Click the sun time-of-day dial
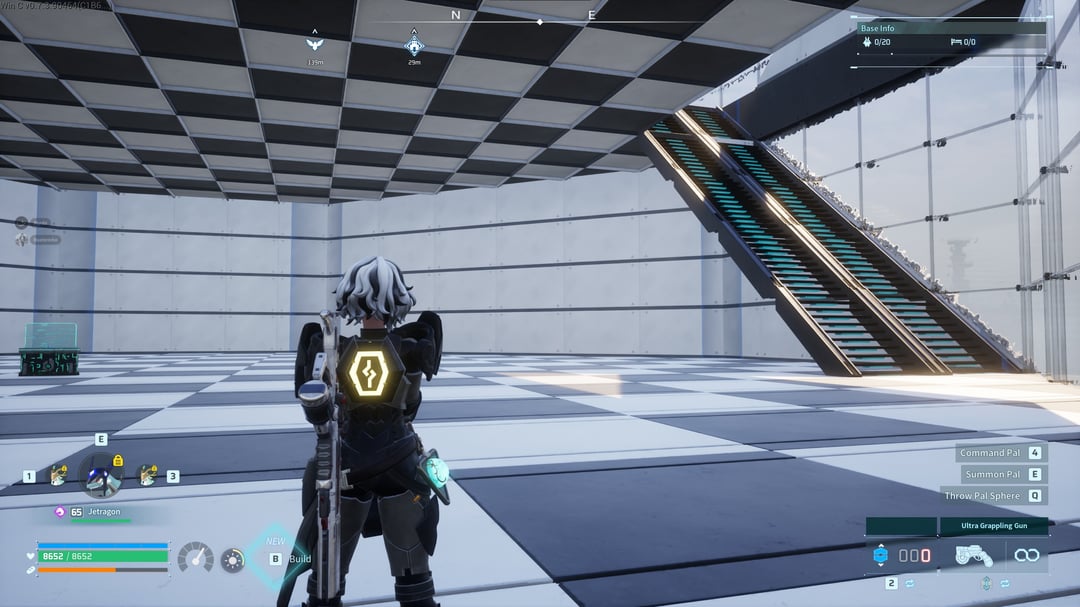Screen dimensions: 1080x607 (233, 560)
